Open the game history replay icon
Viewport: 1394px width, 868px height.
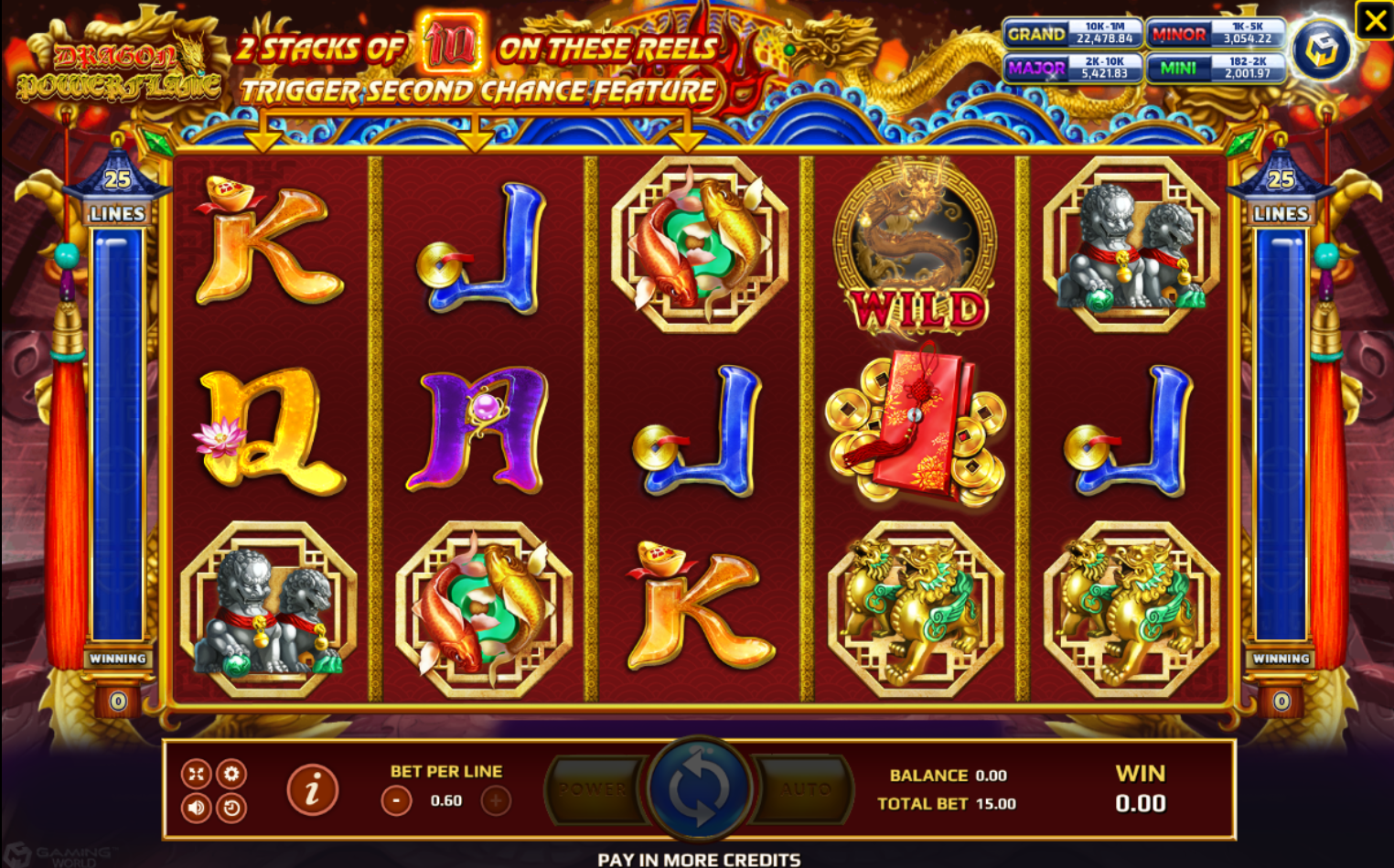click(x=231, y=809)
